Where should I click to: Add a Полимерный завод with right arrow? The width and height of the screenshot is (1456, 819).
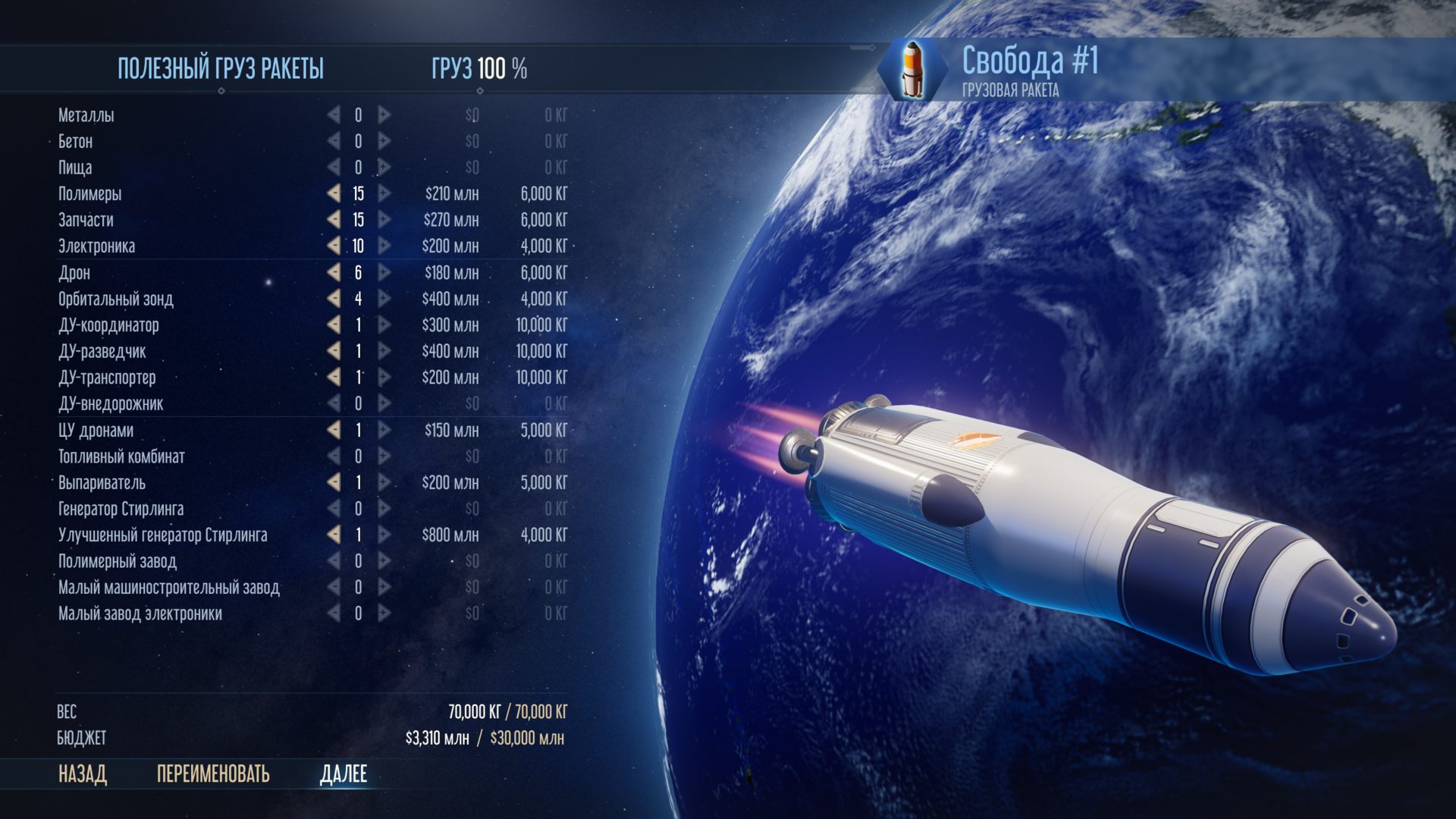[384, 561]
